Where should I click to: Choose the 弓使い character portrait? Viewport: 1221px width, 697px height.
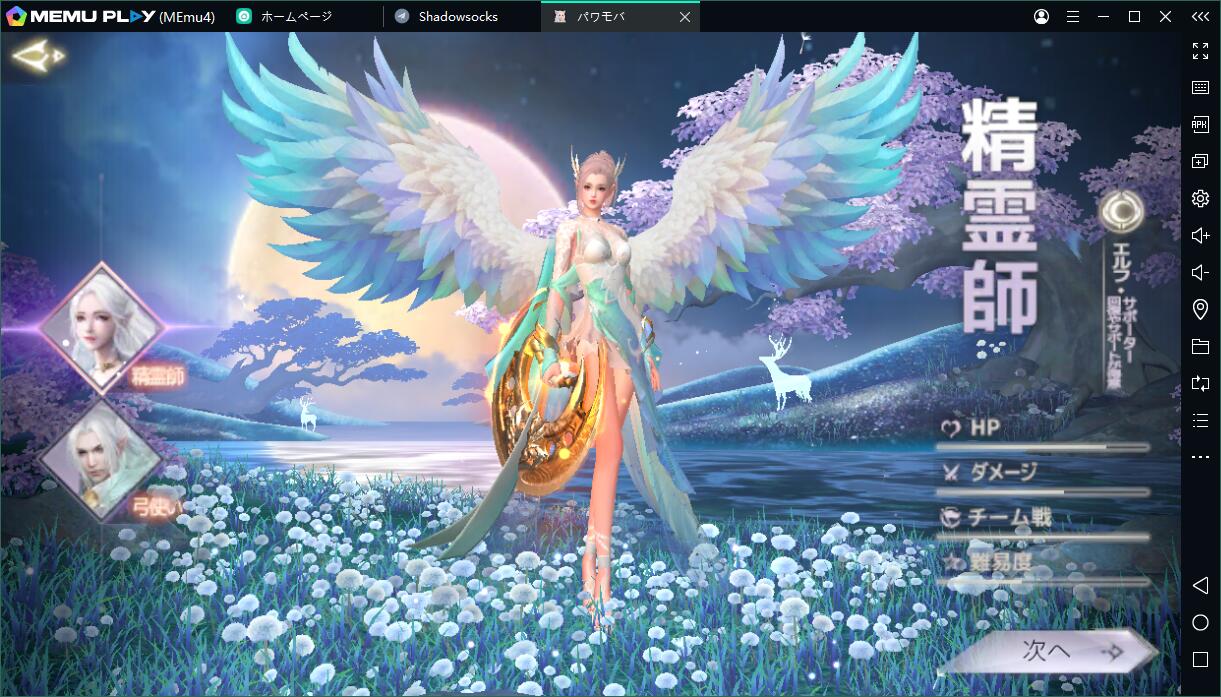(101, 461)
